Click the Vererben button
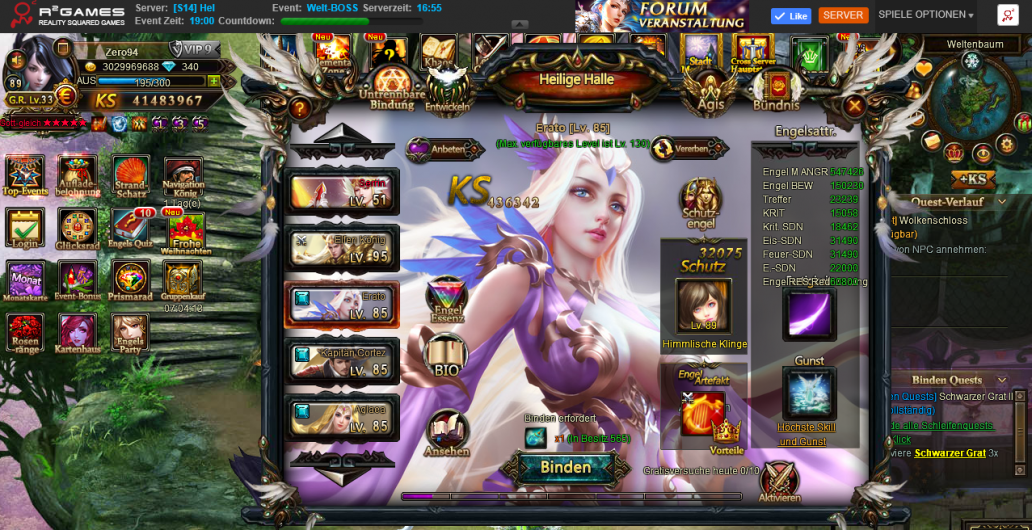Viewport: 1032px width, 530px height. coord(689,149)
